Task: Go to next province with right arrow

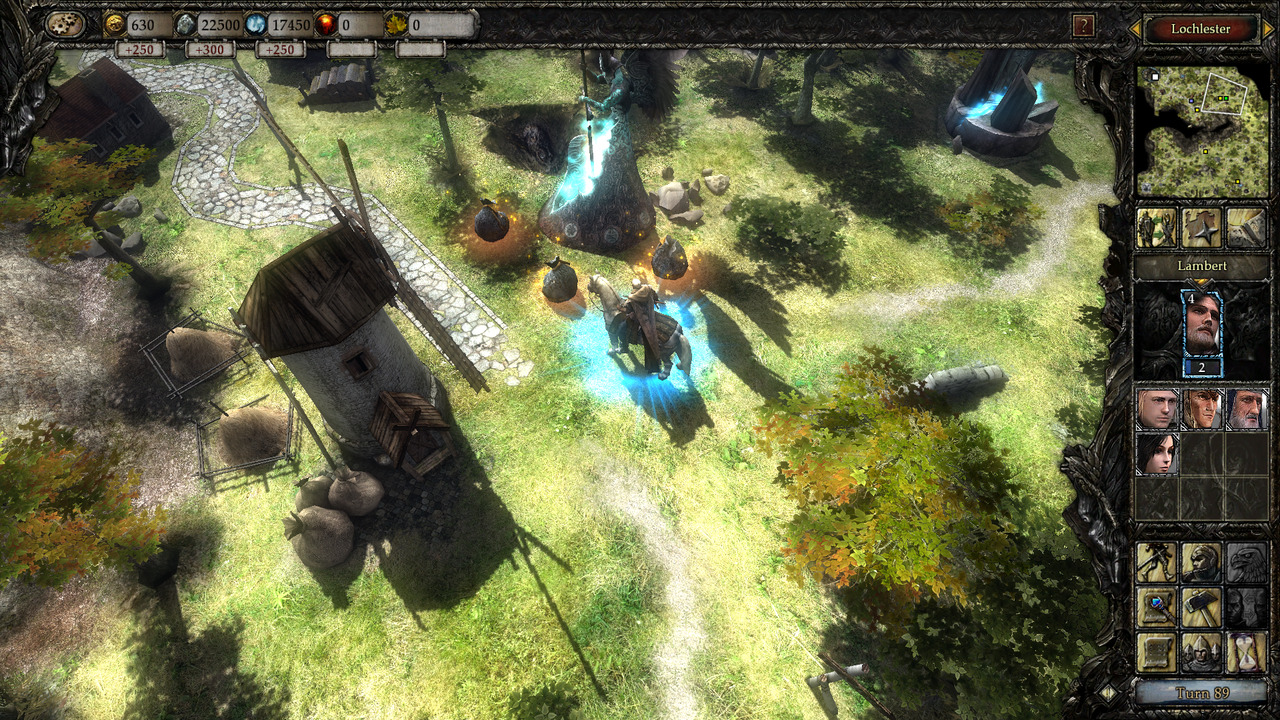Action: coord(1268,30)
